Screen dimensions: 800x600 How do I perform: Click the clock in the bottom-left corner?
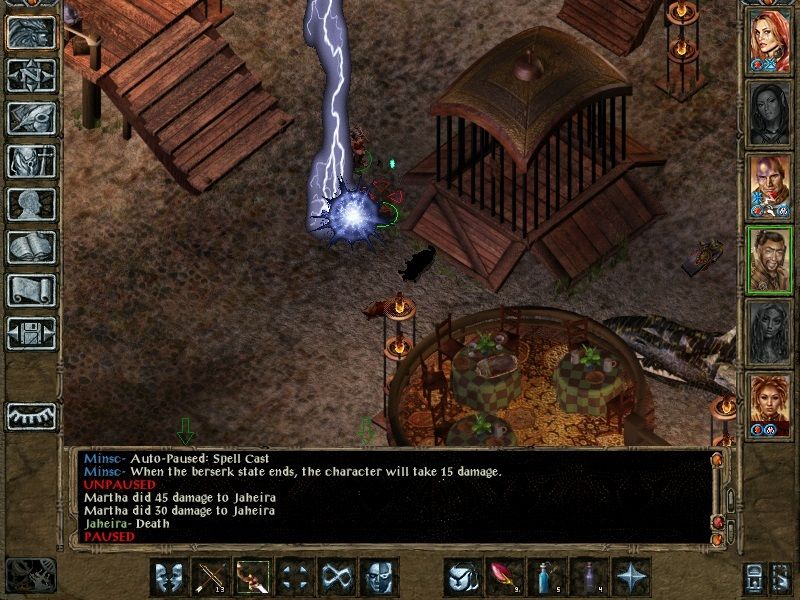click(x=29, y=573)
